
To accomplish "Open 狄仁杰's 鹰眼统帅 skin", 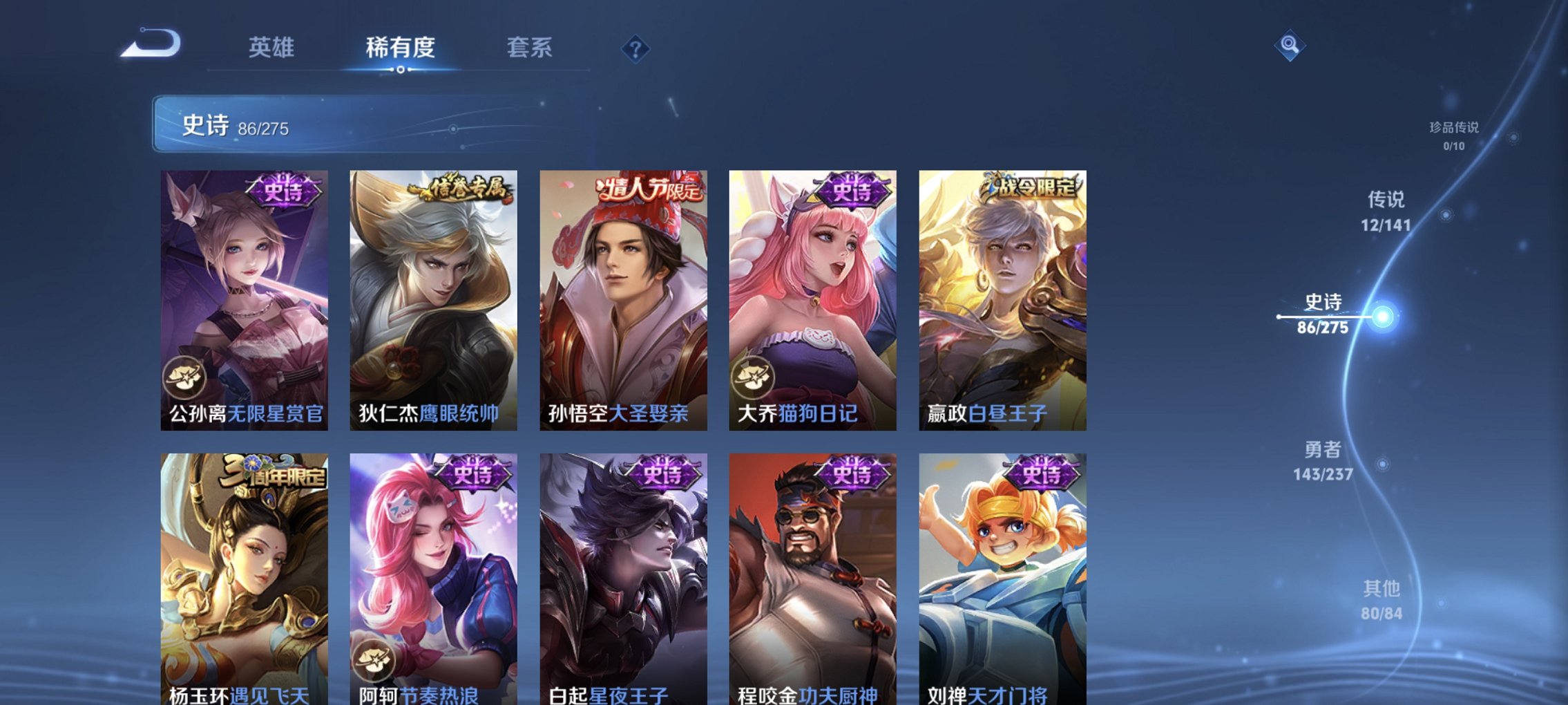I will click(x=432, y=297).
